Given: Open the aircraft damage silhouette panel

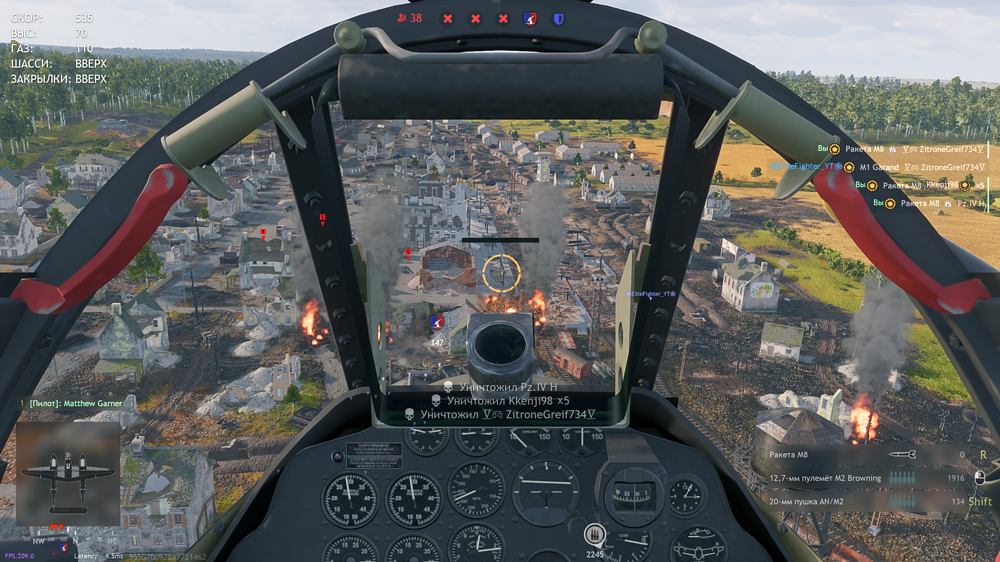Looking at the screenshot, I should (x=68, y=473).
